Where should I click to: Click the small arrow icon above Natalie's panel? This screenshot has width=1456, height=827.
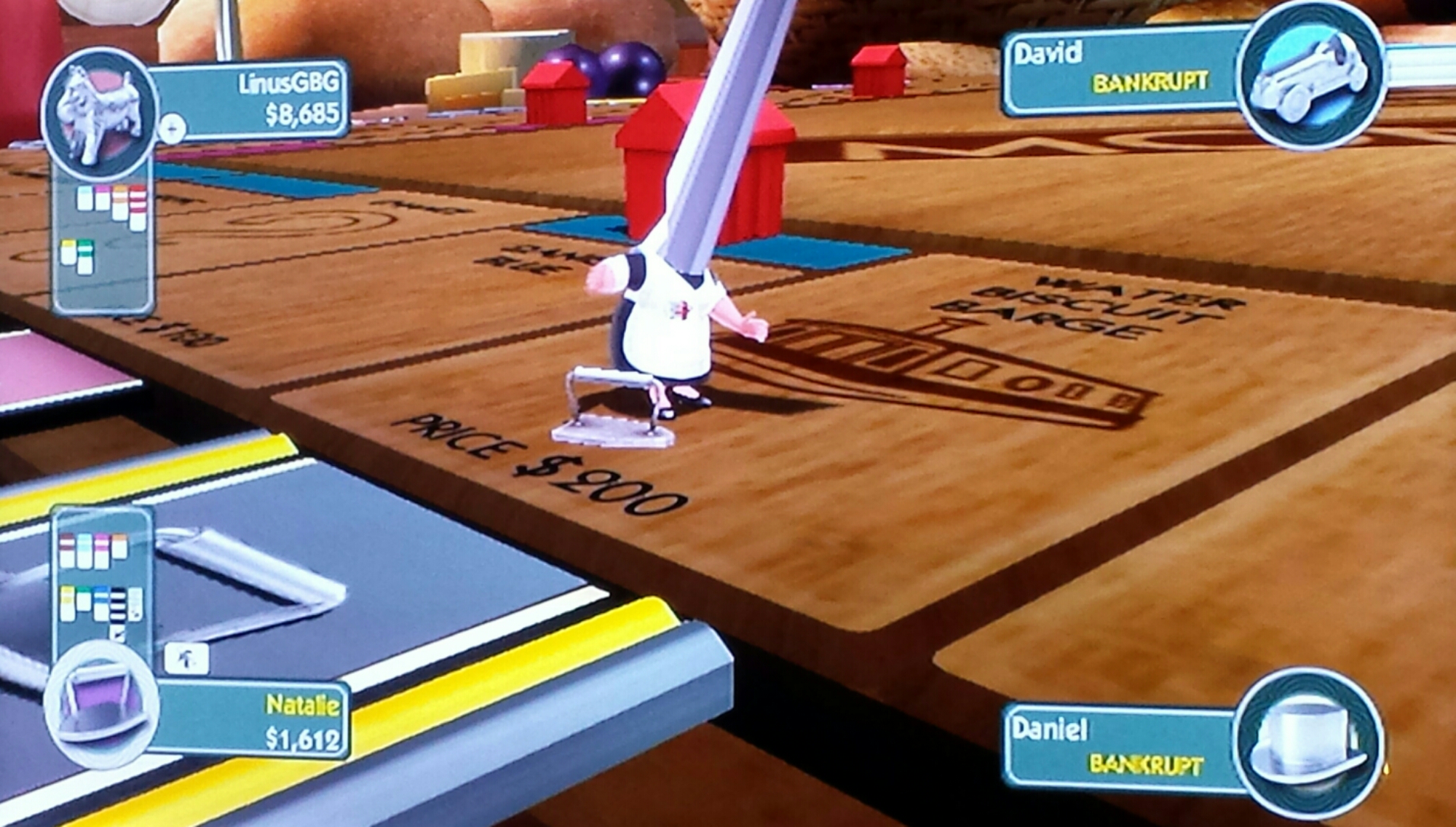click(186, 658)
